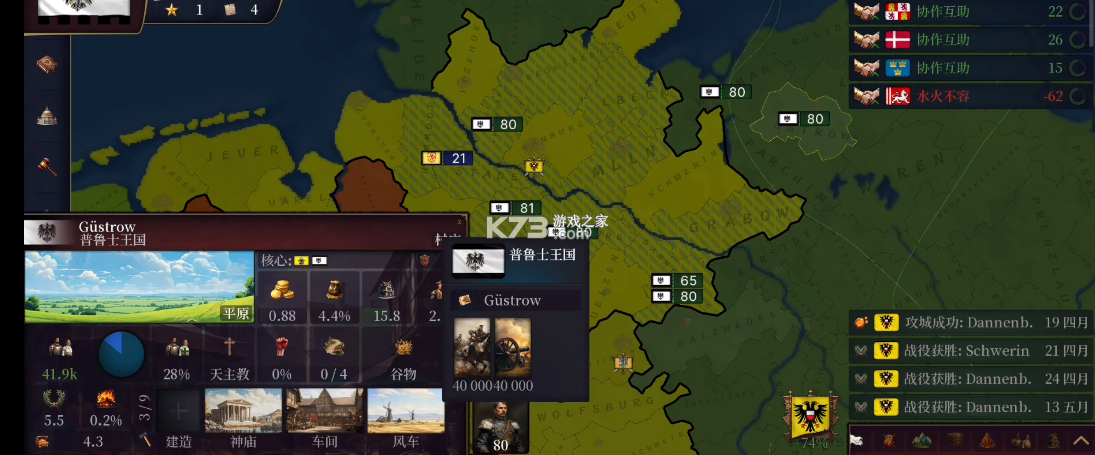Select the 车间 workshop building
The width and height of the screenshot is (1095, 455).
tap(324, 412)
